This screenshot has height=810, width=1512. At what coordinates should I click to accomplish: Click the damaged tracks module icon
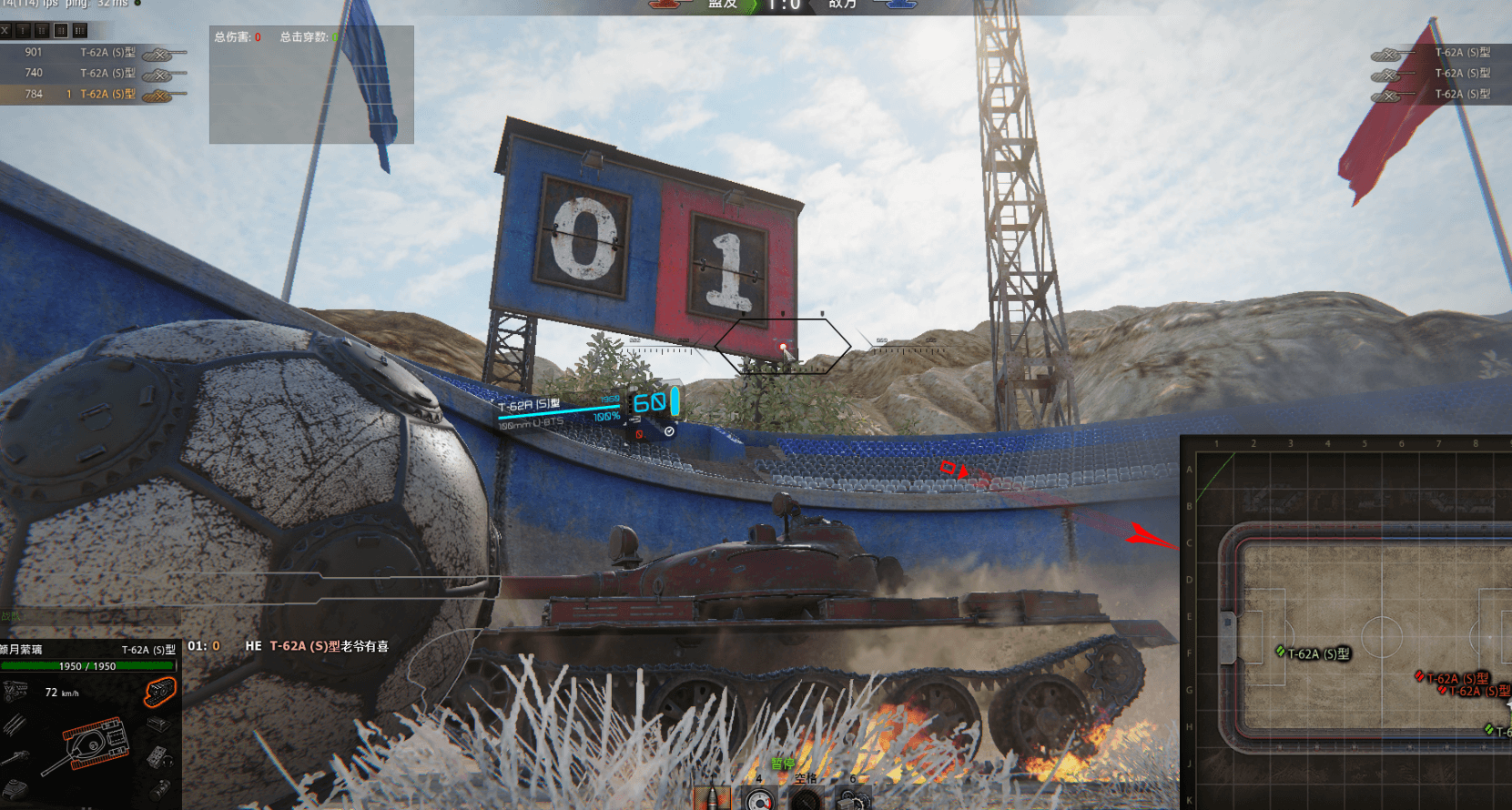click(159, 694)
